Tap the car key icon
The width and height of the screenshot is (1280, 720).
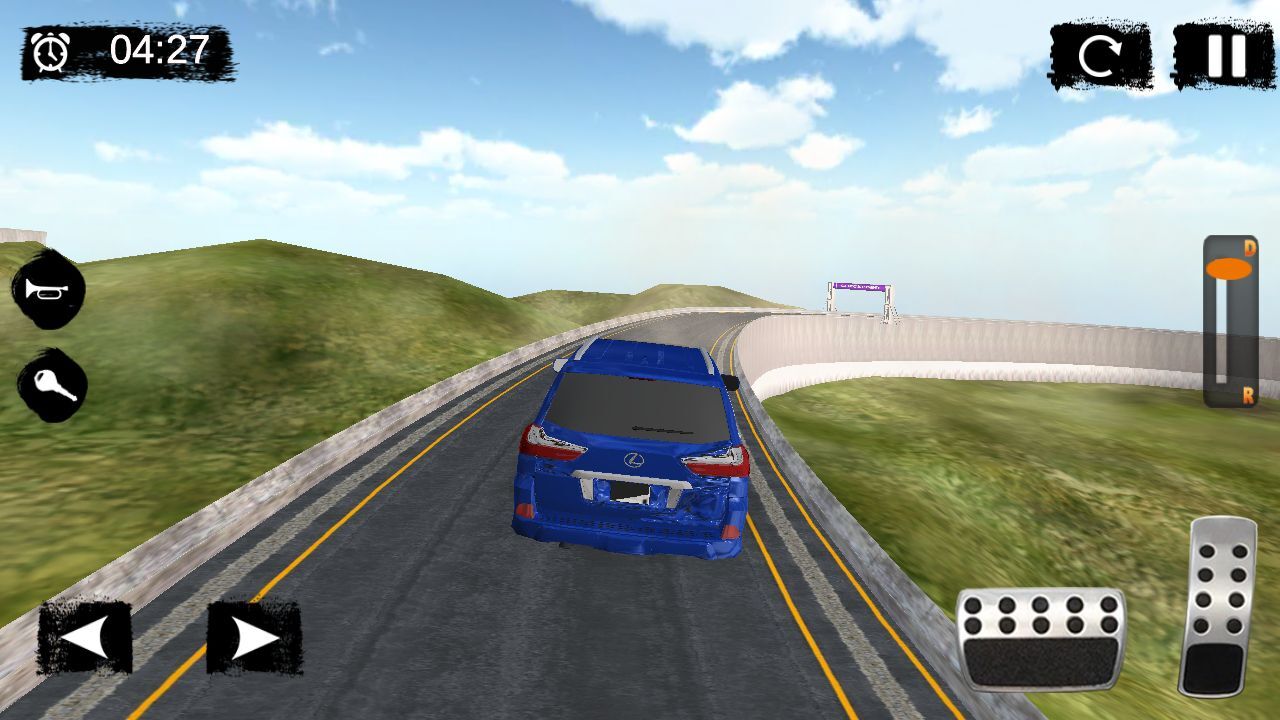click(52, 385)
